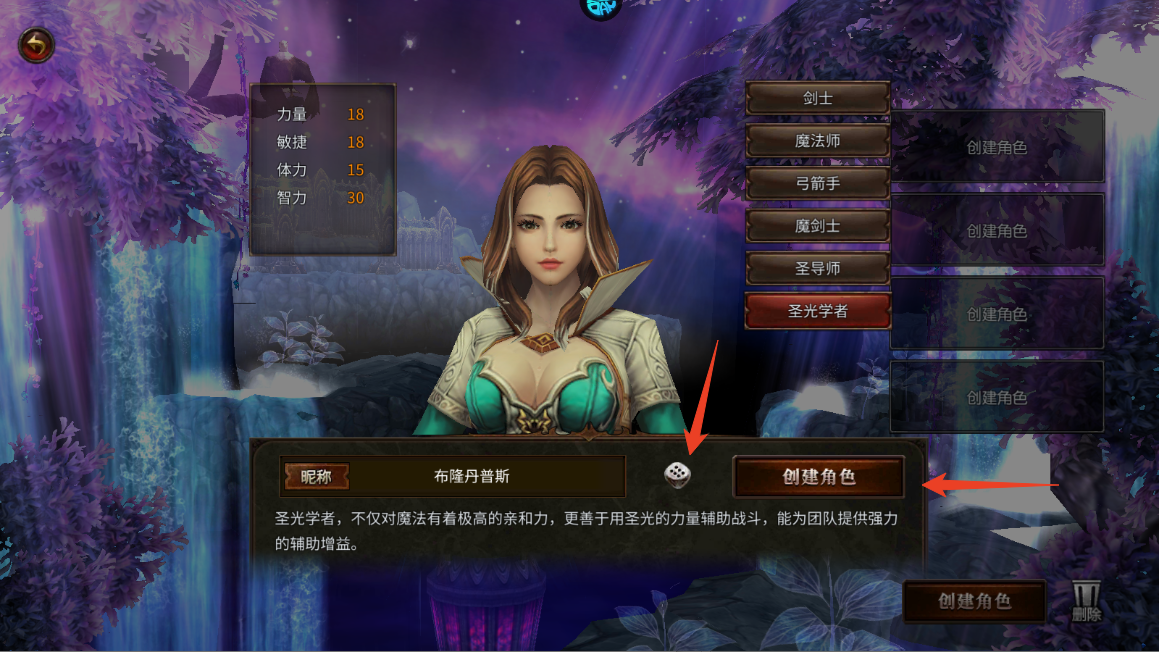Image resolution: width=1159 pixels, height=652 pixels.
Task: Click 创建角色 button next to the trash can
Action: pos(974,602)
